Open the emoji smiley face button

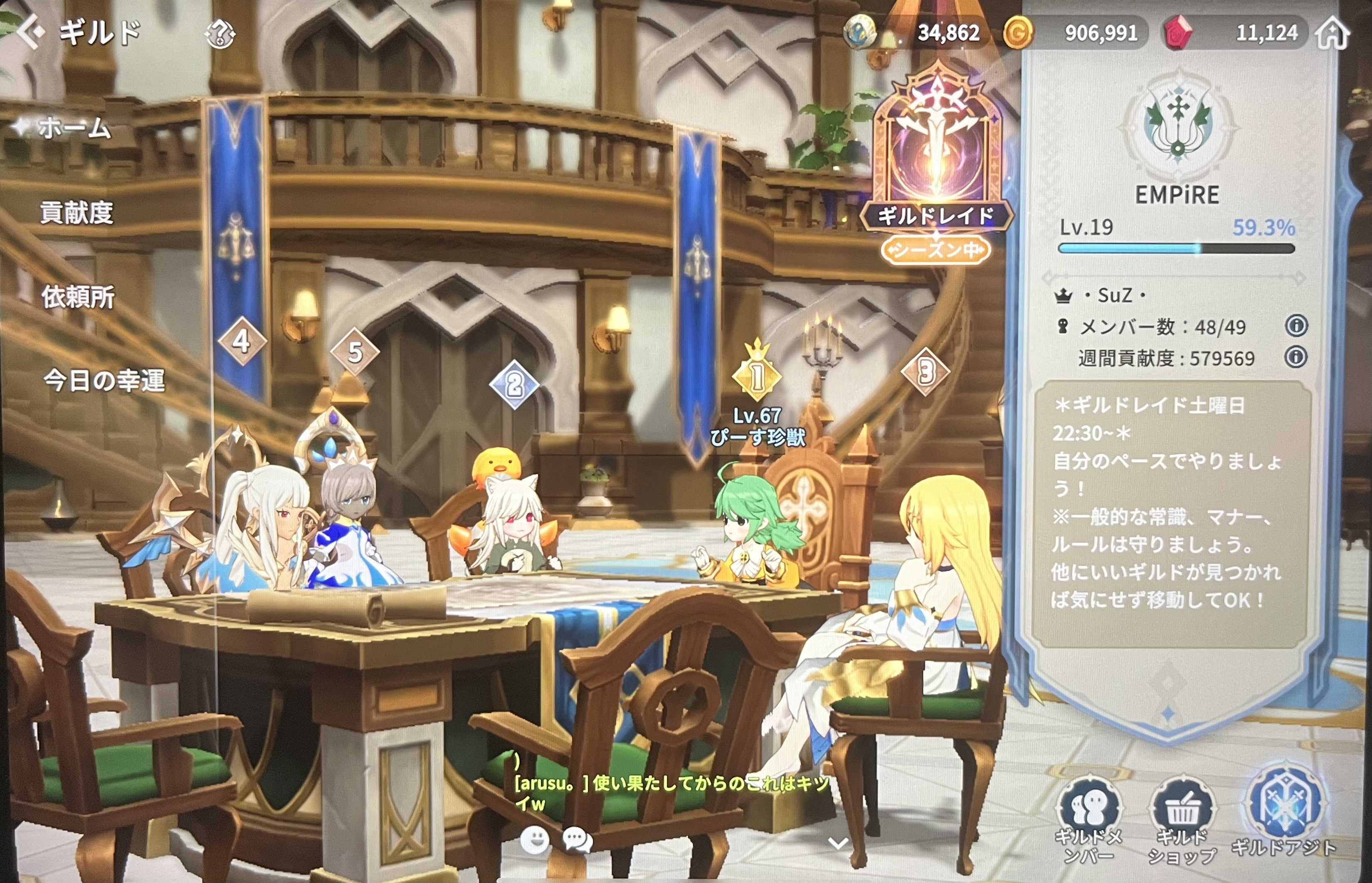(x=534, y=840)
